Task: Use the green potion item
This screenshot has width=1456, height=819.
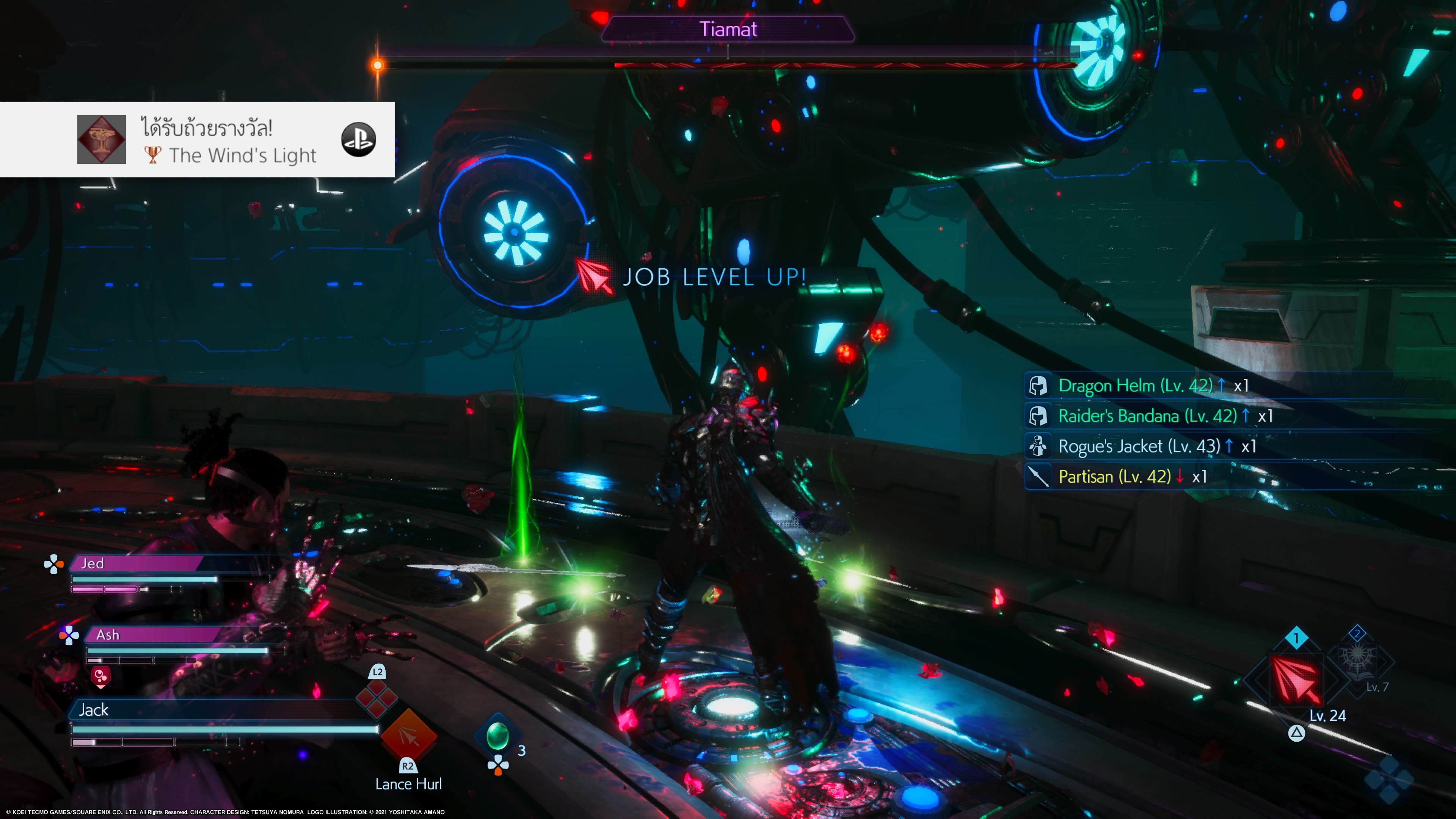Action: pos(497,736)
